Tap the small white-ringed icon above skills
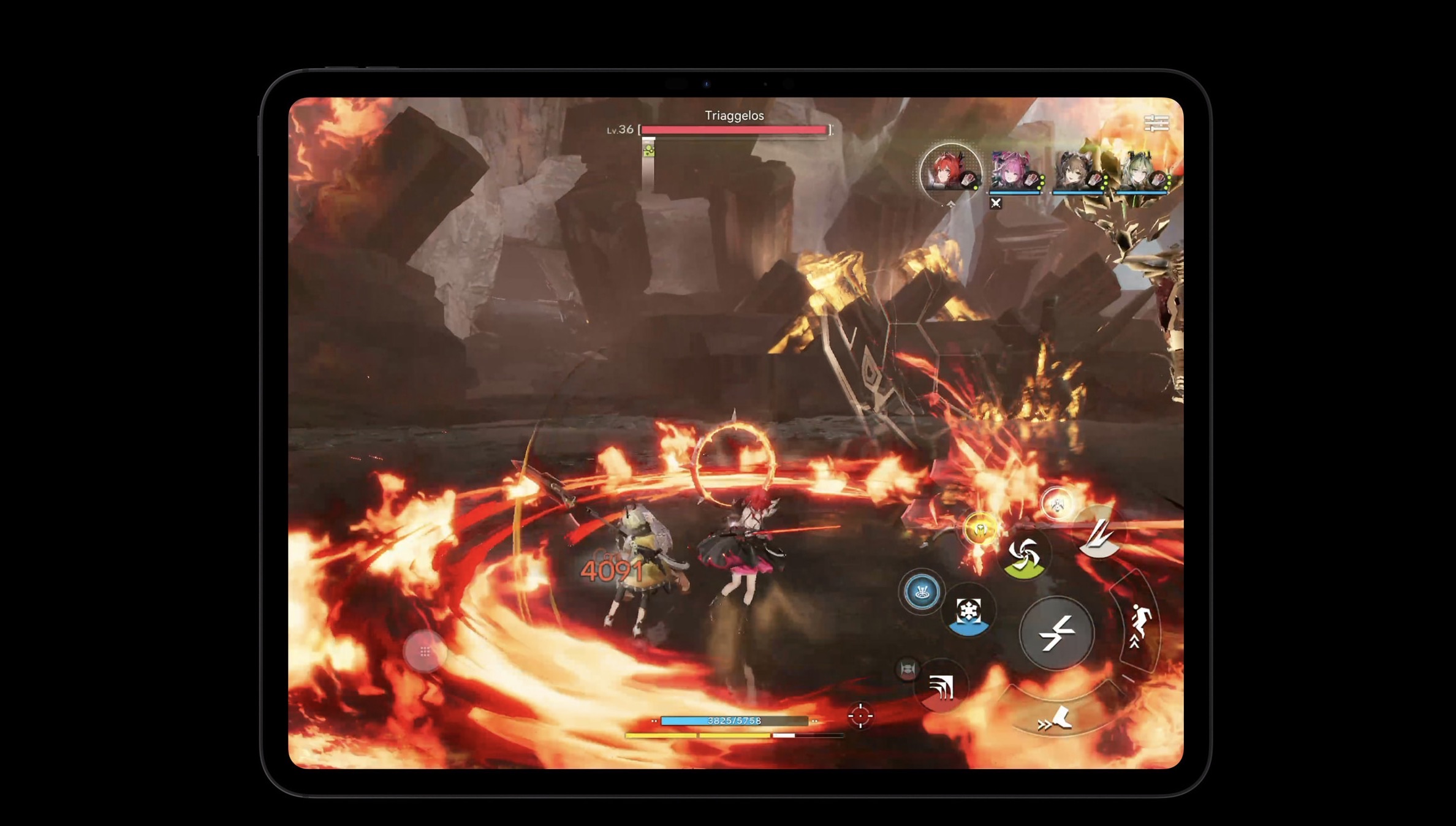 pos(1057,504)
